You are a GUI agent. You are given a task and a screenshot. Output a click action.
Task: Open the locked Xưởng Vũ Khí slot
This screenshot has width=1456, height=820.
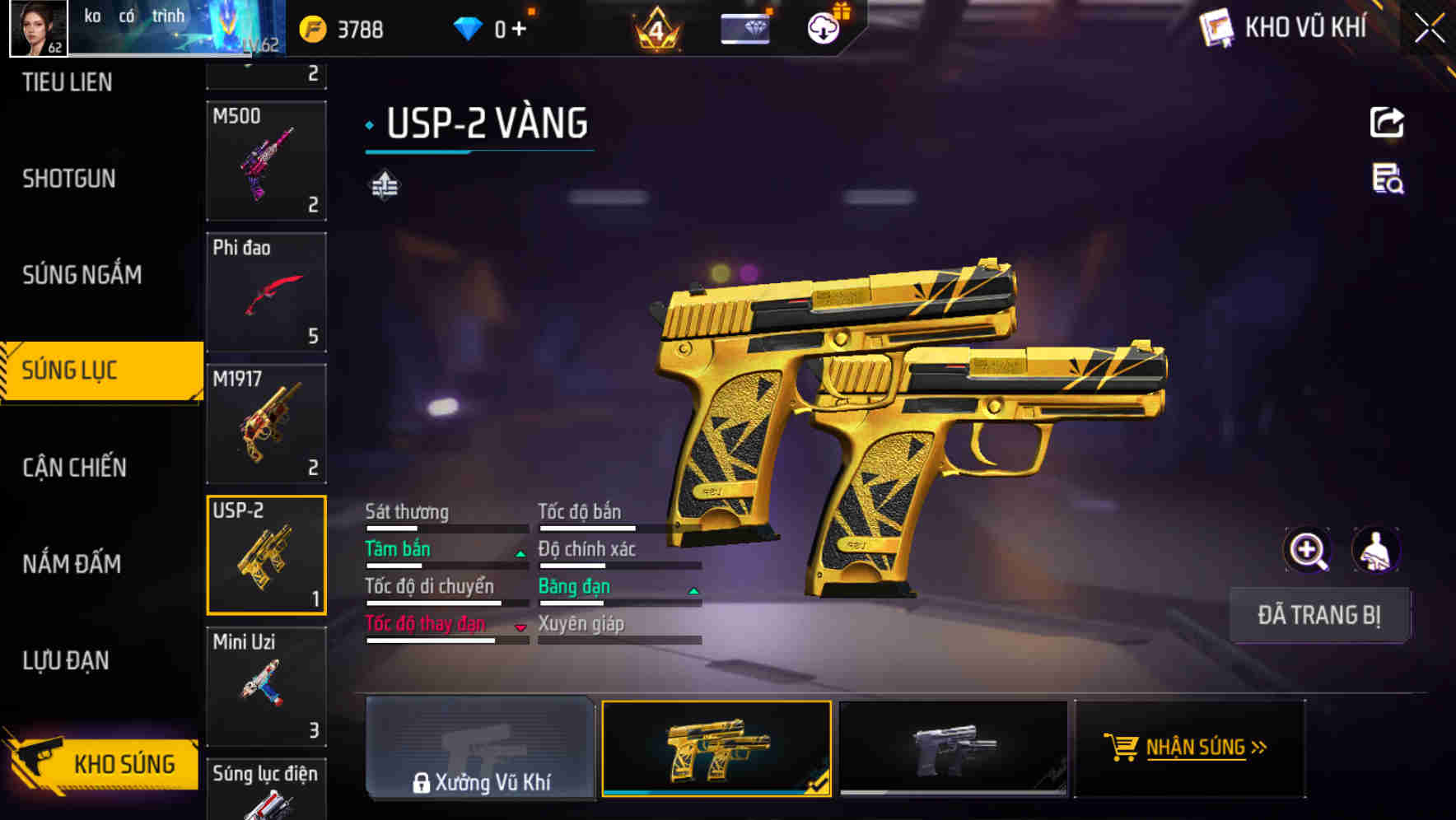(x=479, y=748)
